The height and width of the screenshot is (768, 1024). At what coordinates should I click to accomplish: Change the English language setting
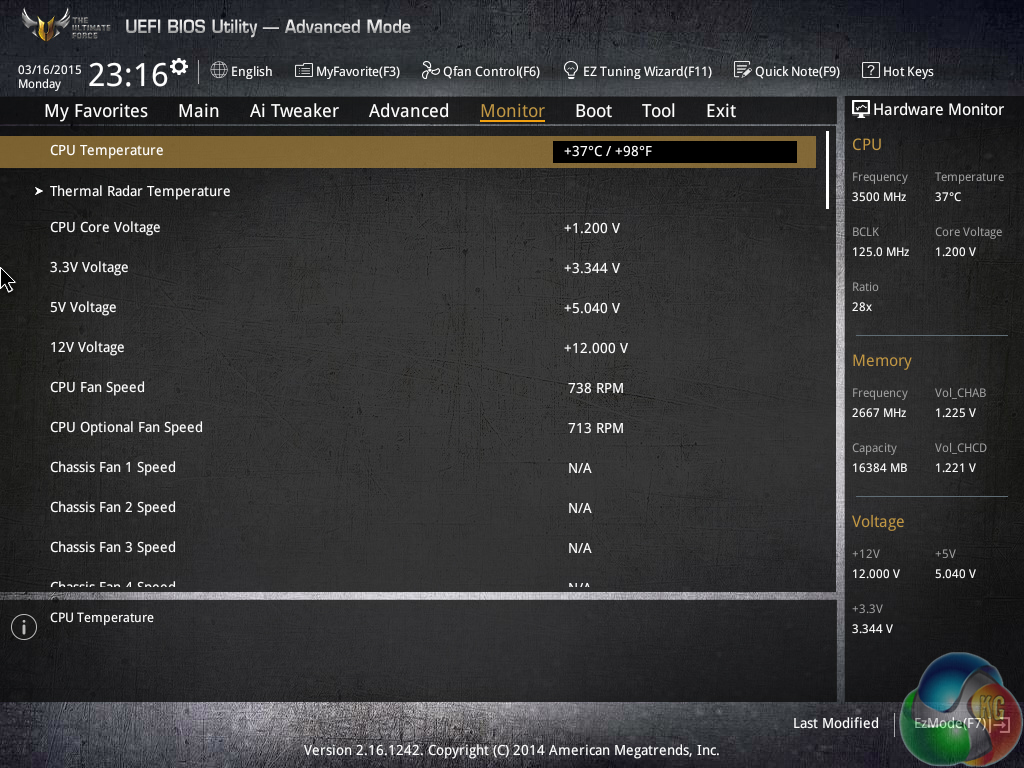[241, 71]
